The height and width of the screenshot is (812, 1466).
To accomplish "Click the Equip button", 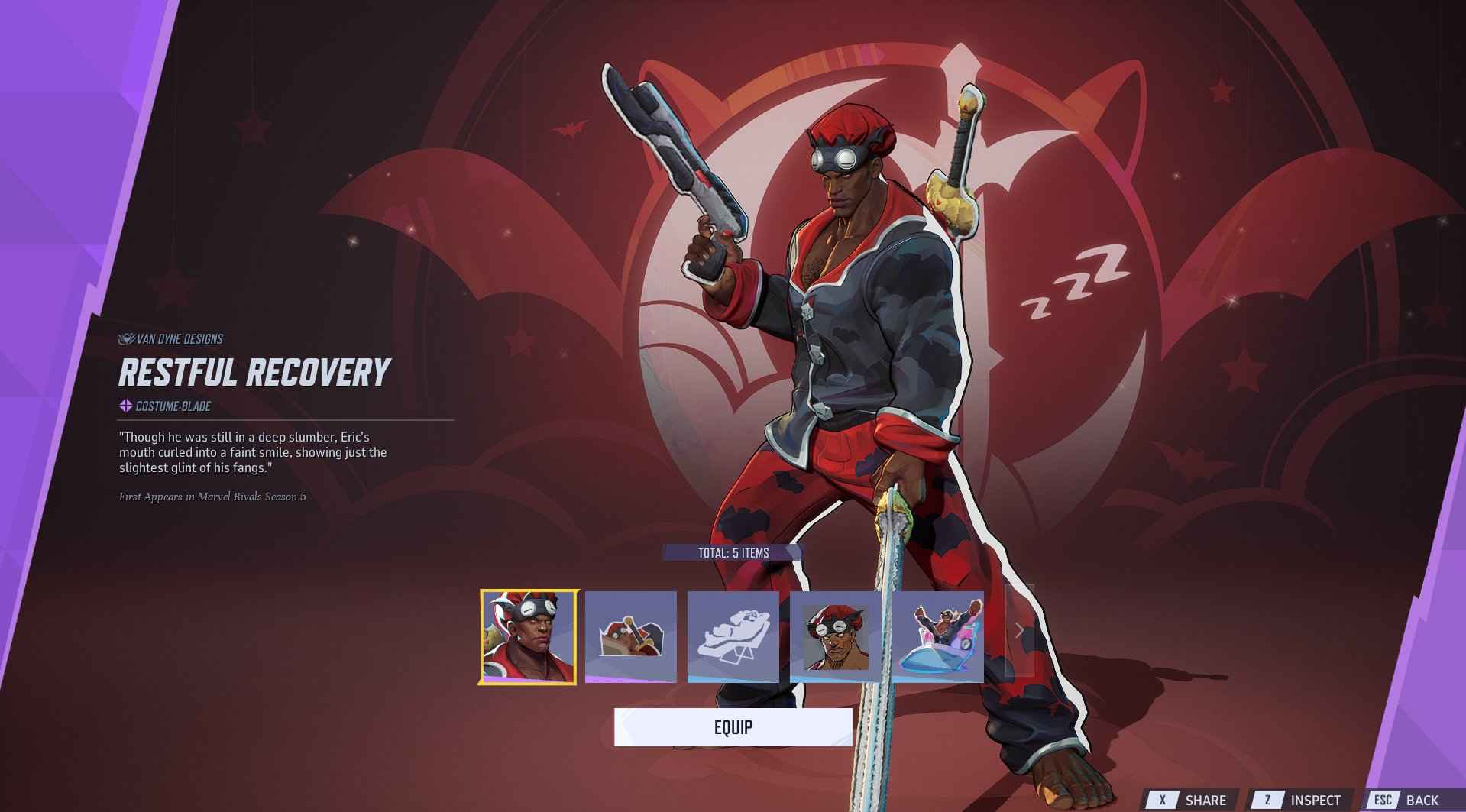I will point(732,728).
